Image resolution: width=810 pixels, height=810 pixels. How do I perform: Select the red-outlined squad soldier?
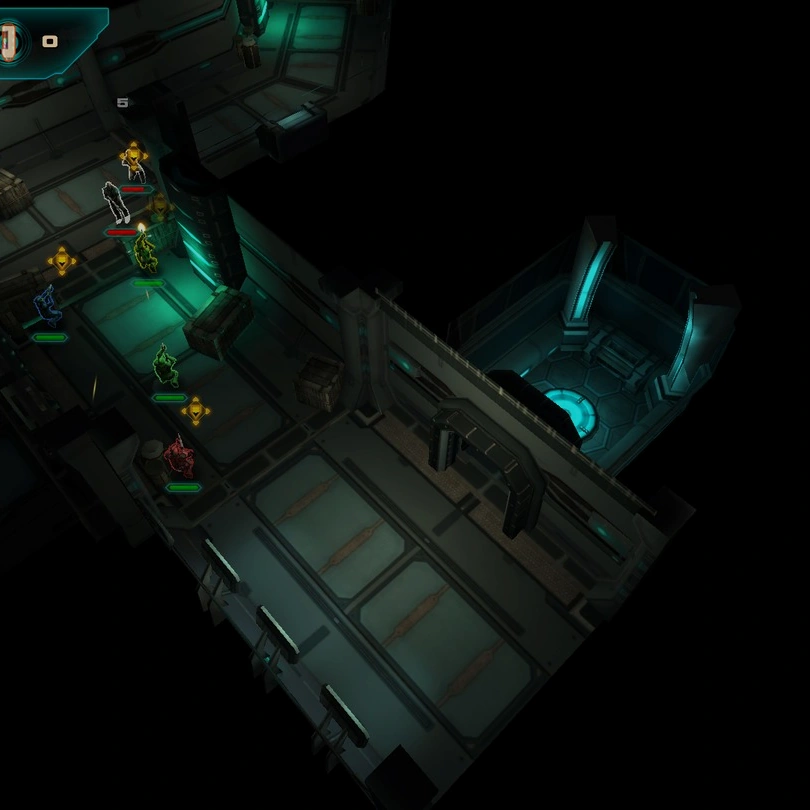click(x=178, y=457)
